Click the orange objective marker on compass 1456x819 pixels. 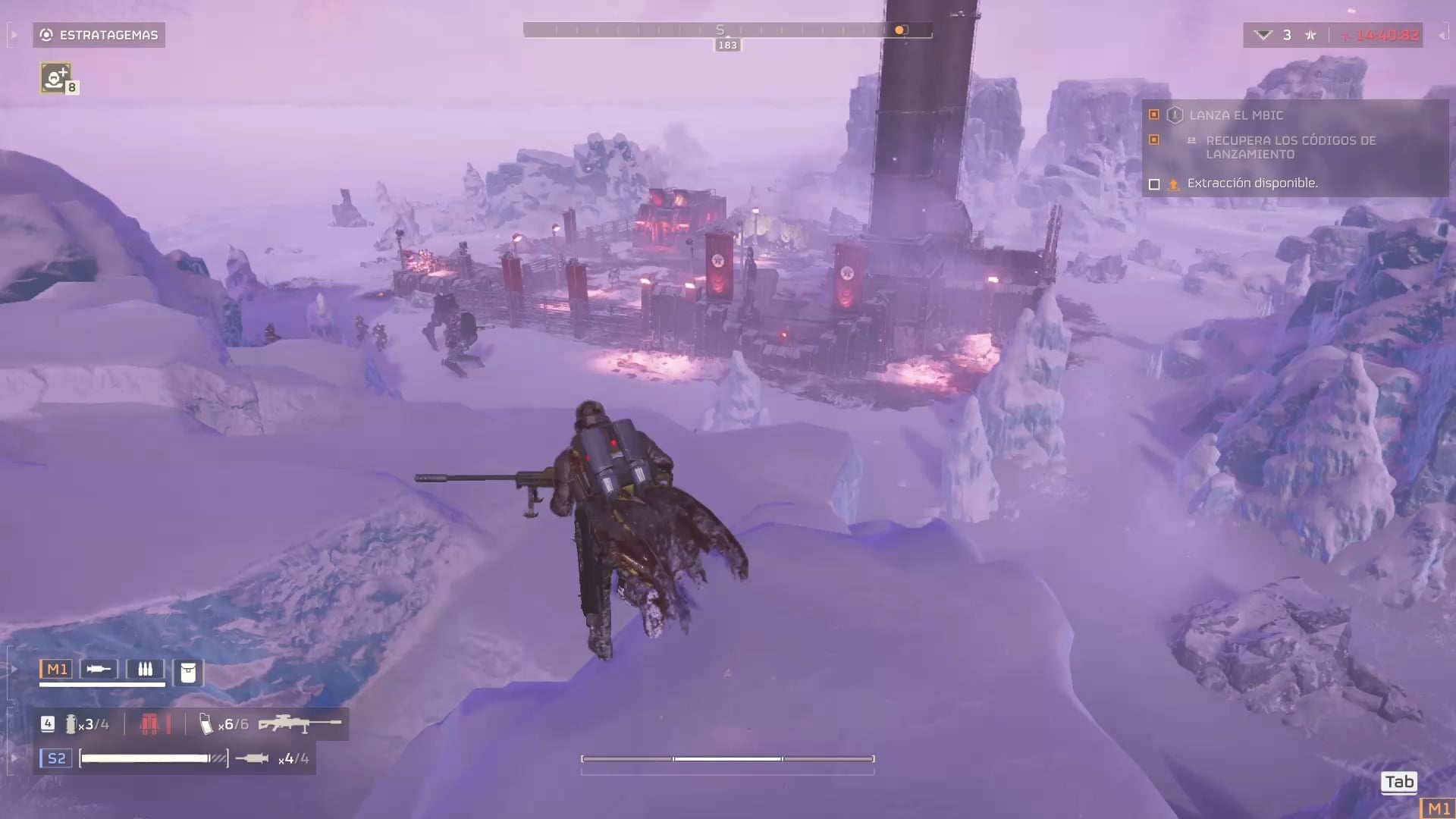[x=899, y=30]
